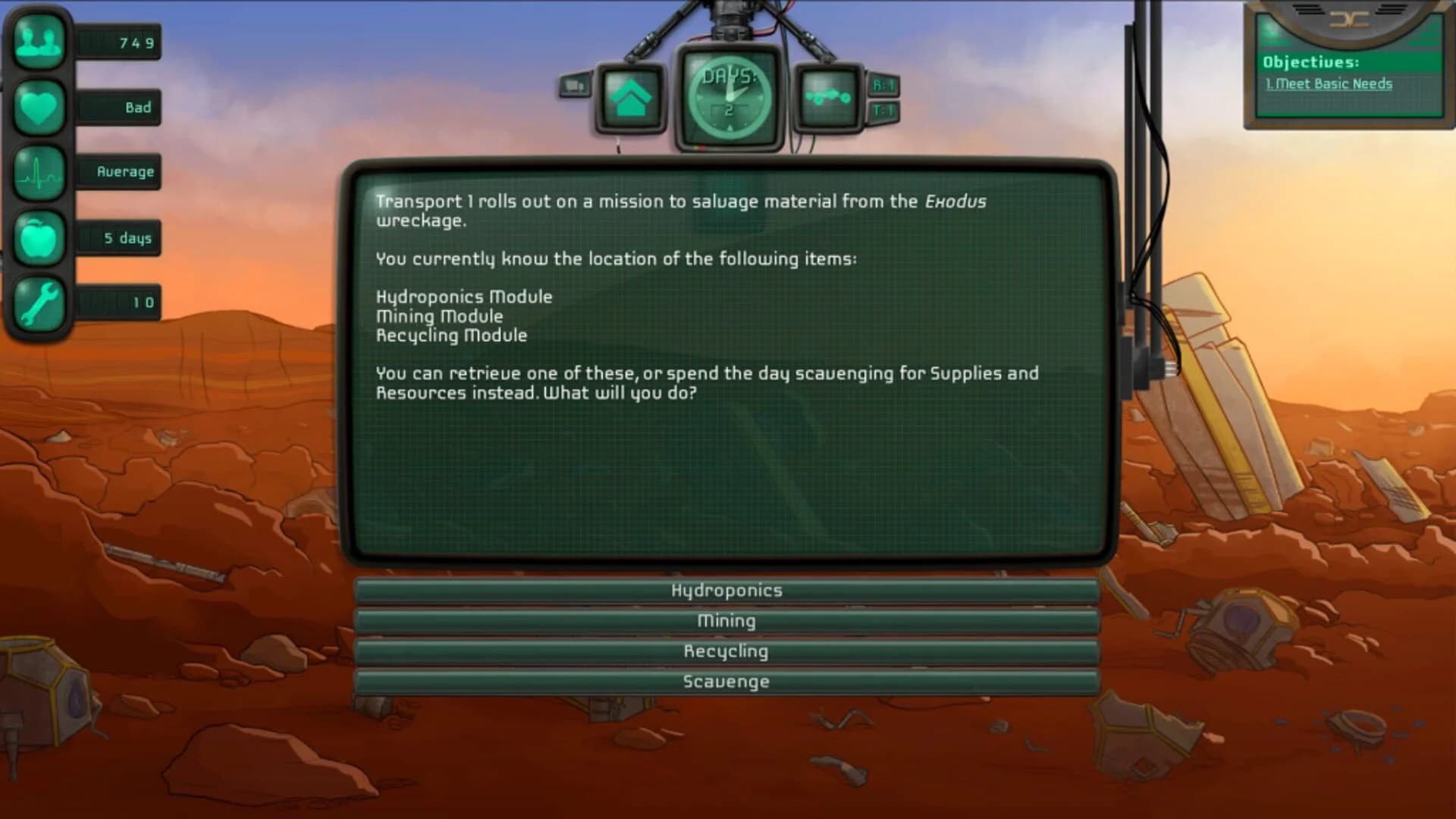Open the Days counter clock display

(730, 97)
